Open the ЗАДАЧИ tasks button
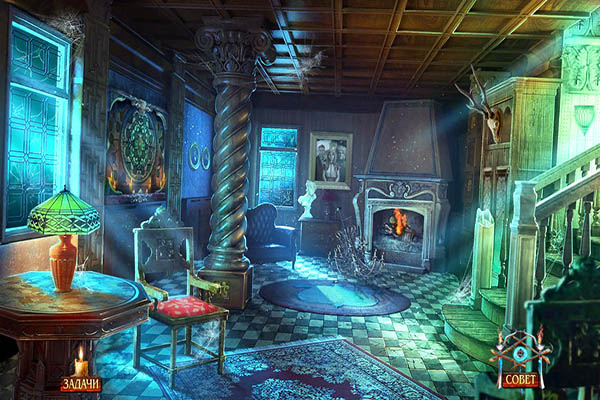Image resolution: width=600 pixels, height=400 pixels. tap(80, 383)
